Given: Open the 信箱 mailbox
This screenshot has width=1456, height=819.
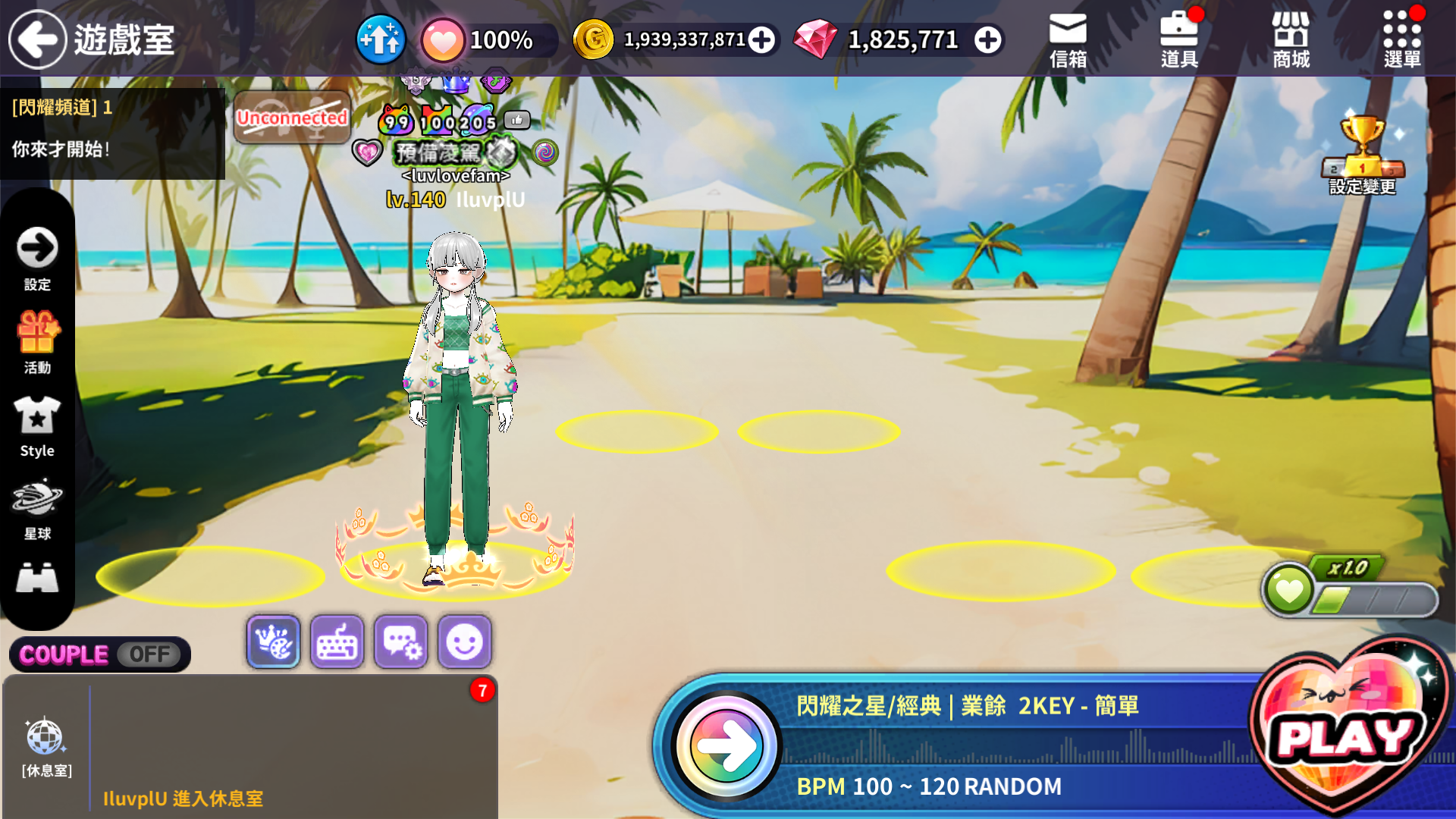Looking at the screenshot, I should click(1068, 41).
